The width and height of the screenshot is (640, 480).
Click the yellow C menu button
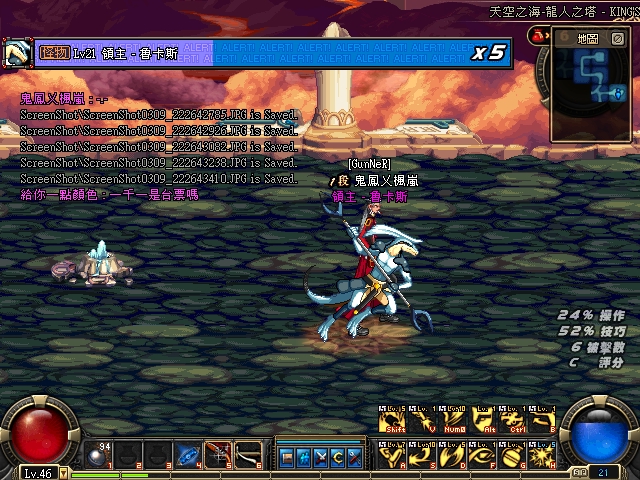coord(339,457)
